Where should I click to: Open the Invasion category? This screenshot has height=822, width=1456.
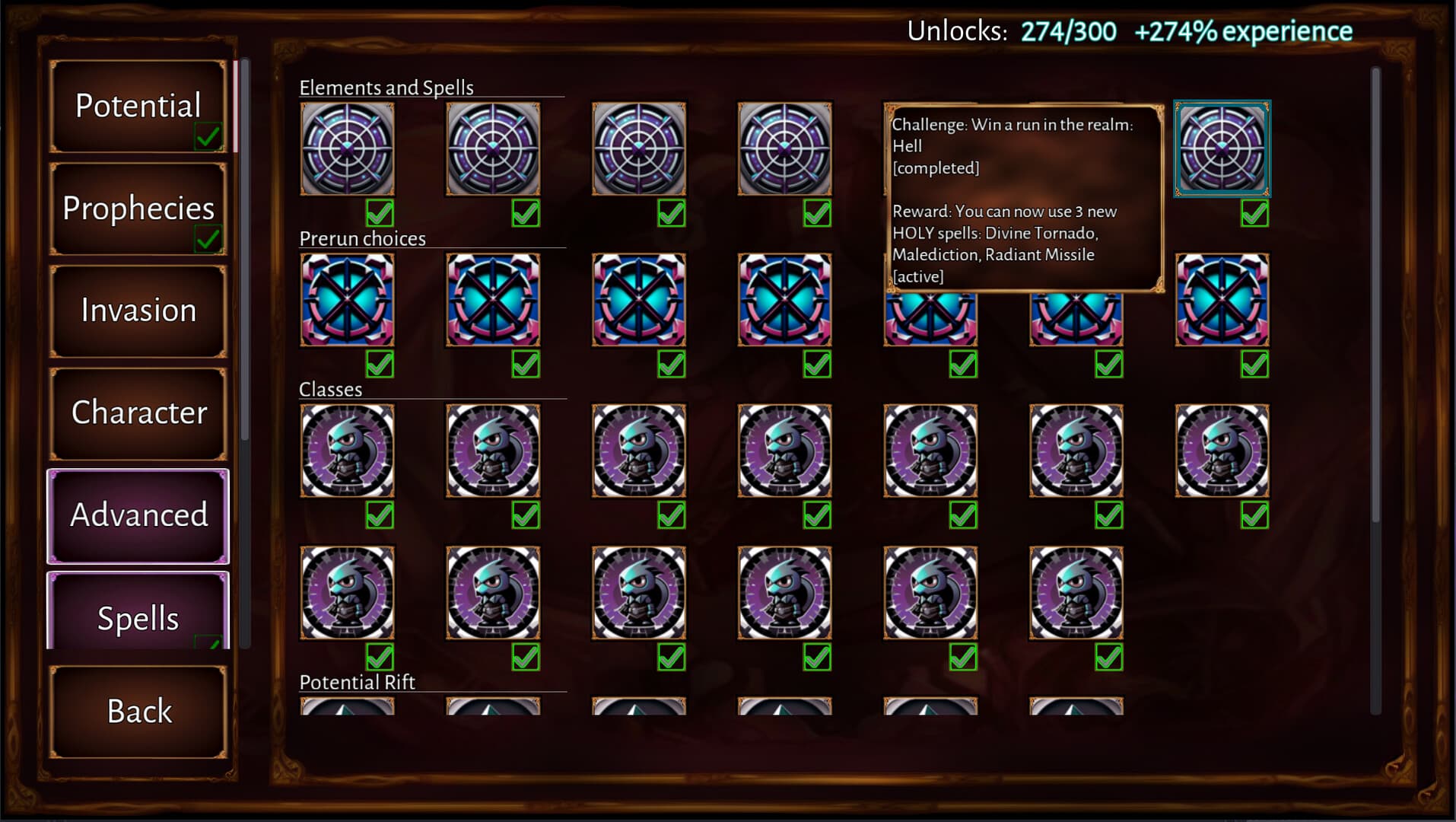pos(138,310)
